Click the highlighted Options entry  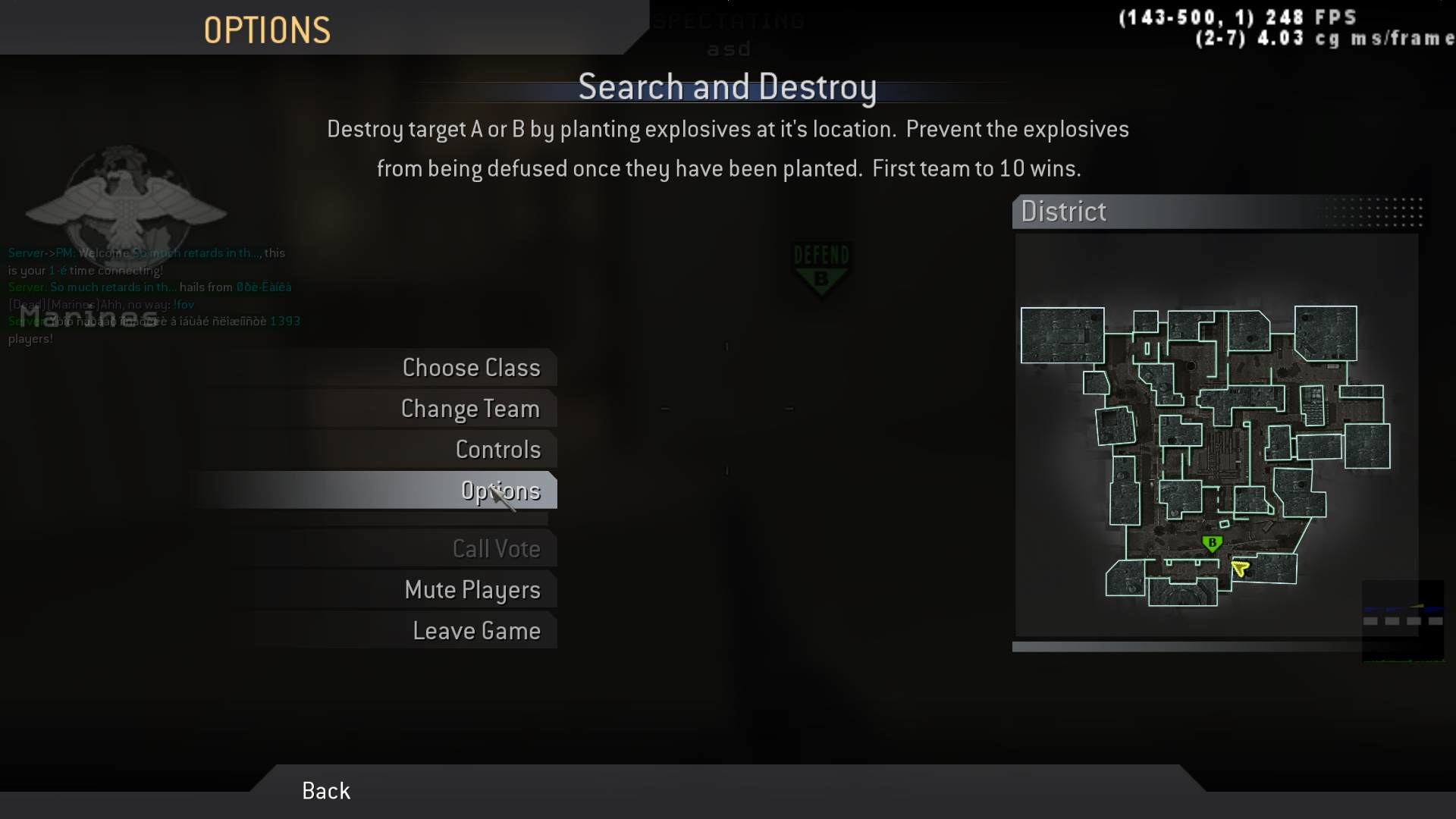[x=500, y=491]
